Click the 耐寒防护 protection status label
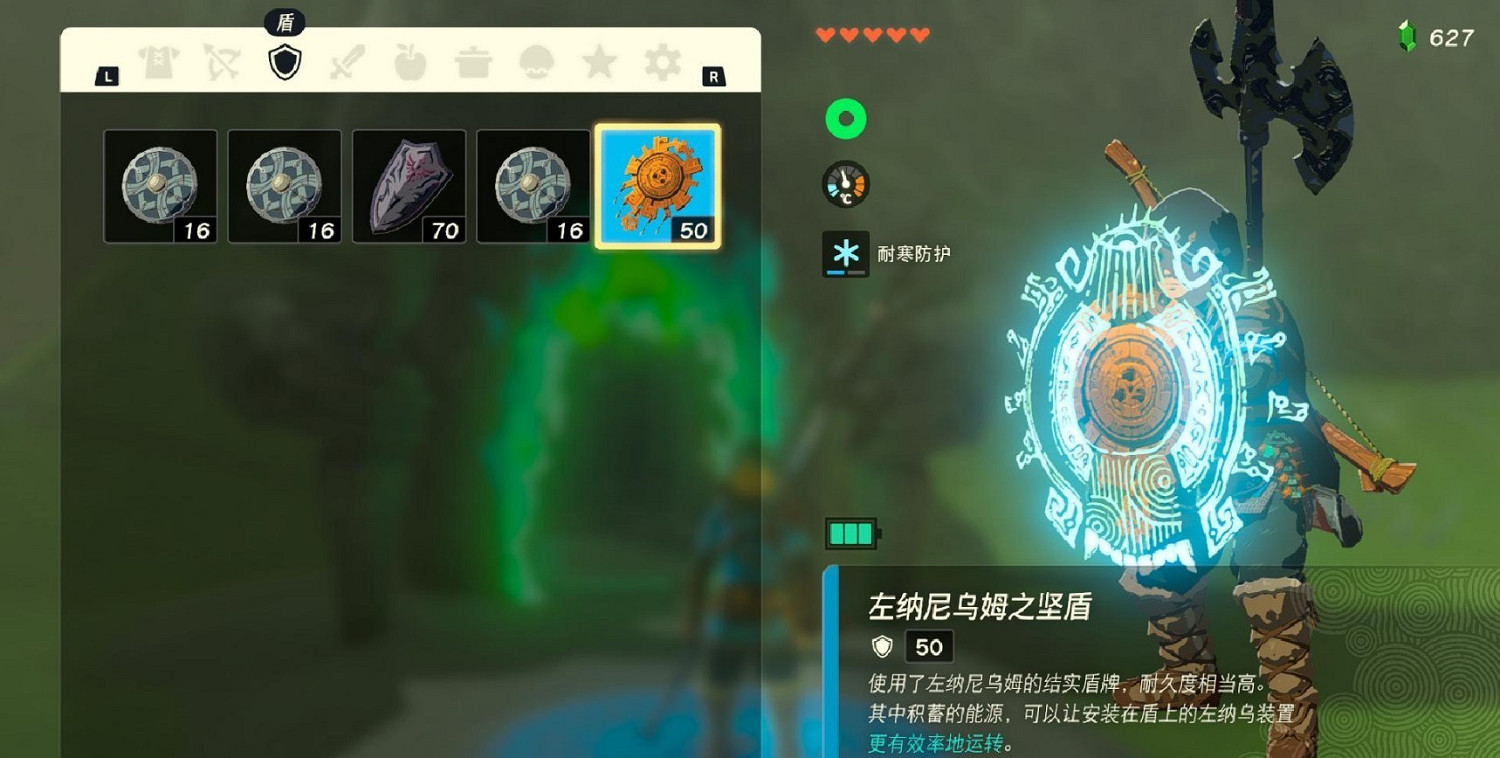Screen dimensions: 1500x758 [x=912, y=255]
